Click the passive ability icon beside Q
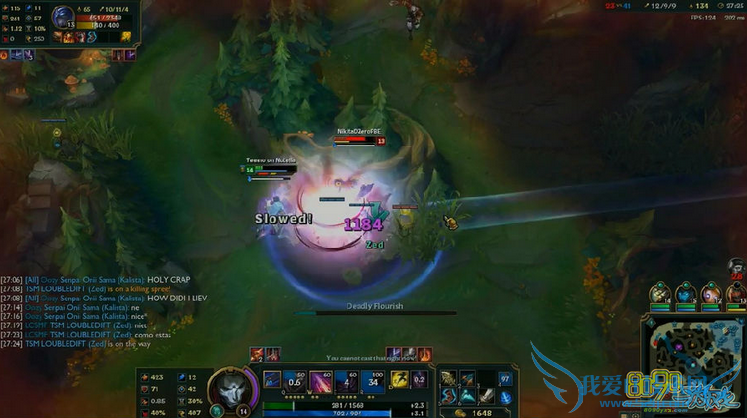This screenshot has width=747, height=418. [x=272, y=380]
